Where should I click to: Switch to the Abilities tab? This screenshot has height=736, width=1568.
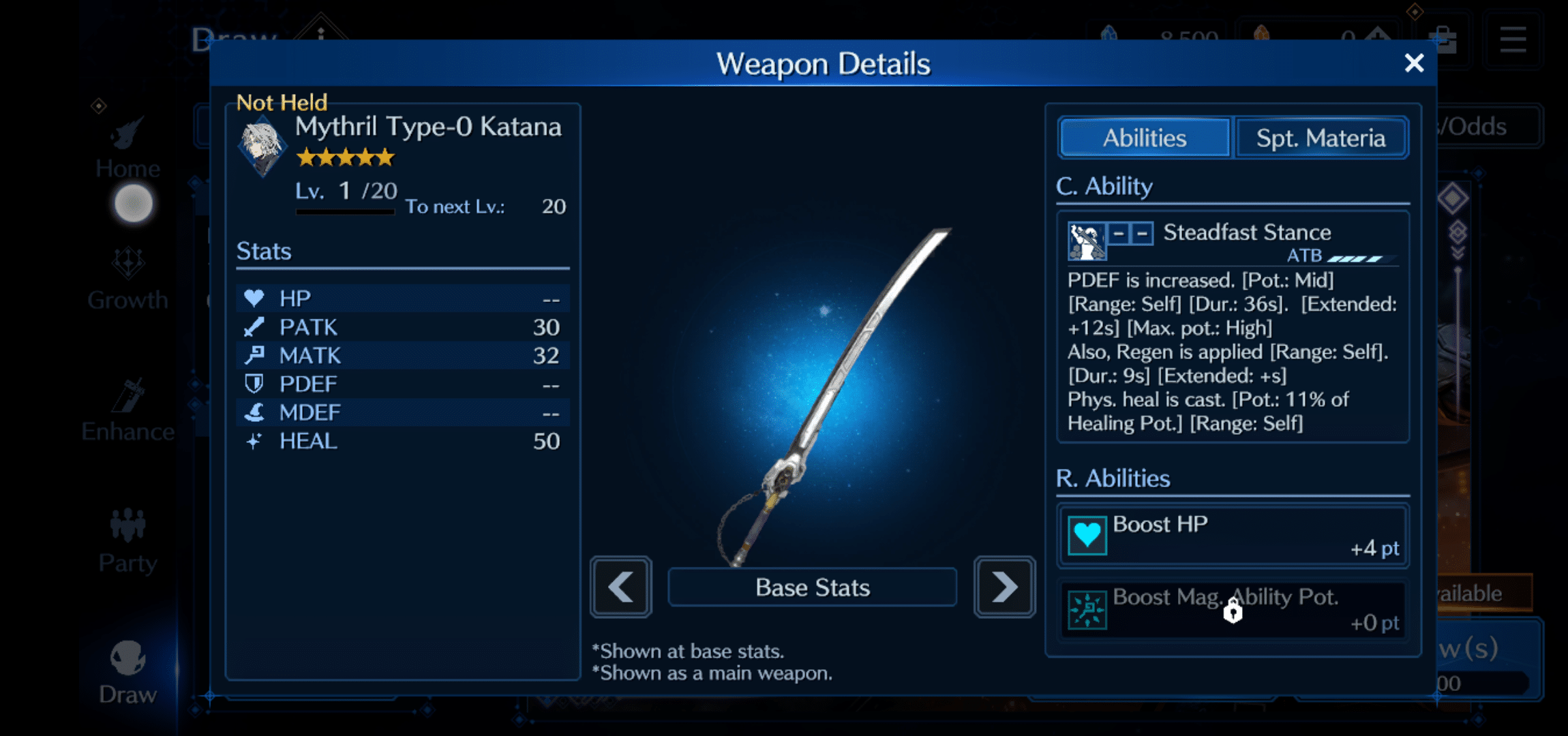(1144, 137)
